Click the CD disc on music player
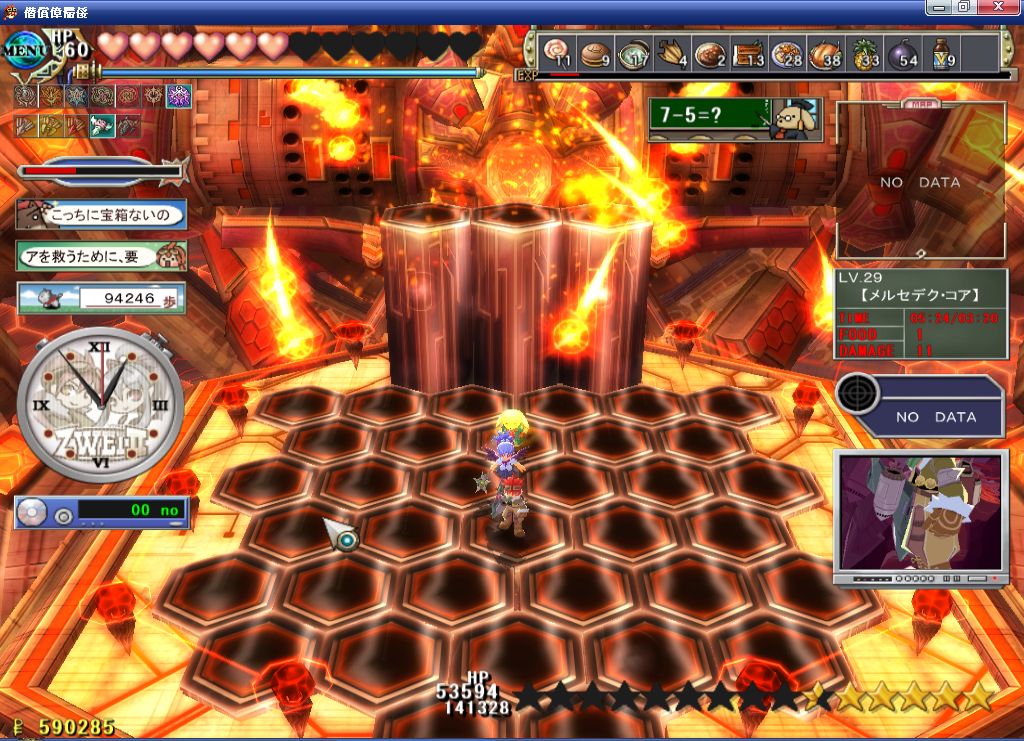 click(x=33, y=513)
